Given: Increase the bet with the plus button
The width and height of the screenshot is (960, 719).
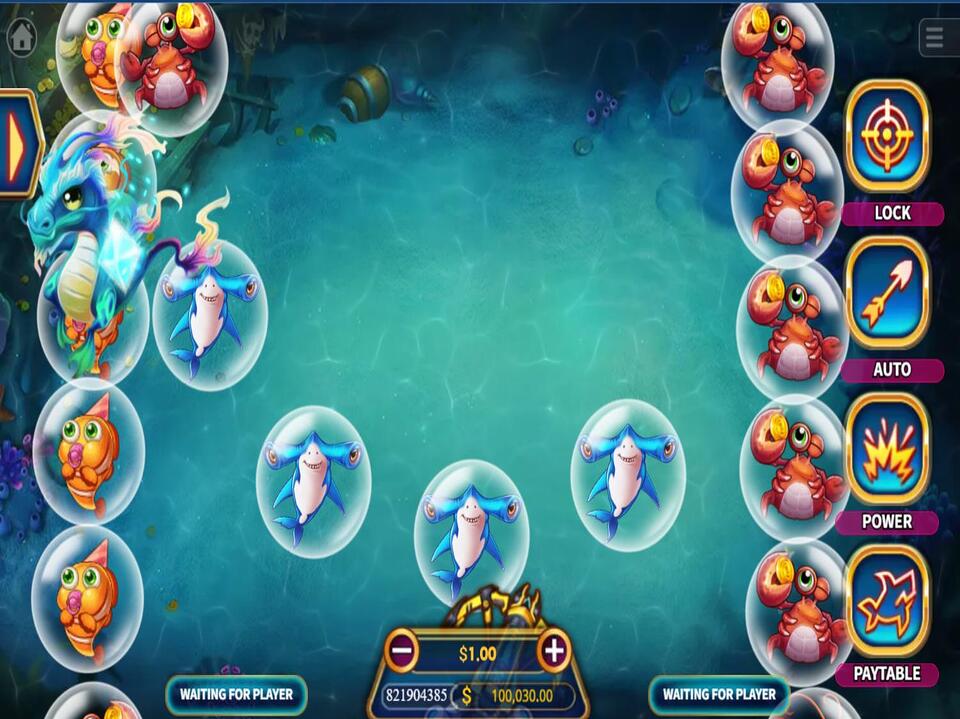Looking at the screenshot, I should [x=553, y=652].
